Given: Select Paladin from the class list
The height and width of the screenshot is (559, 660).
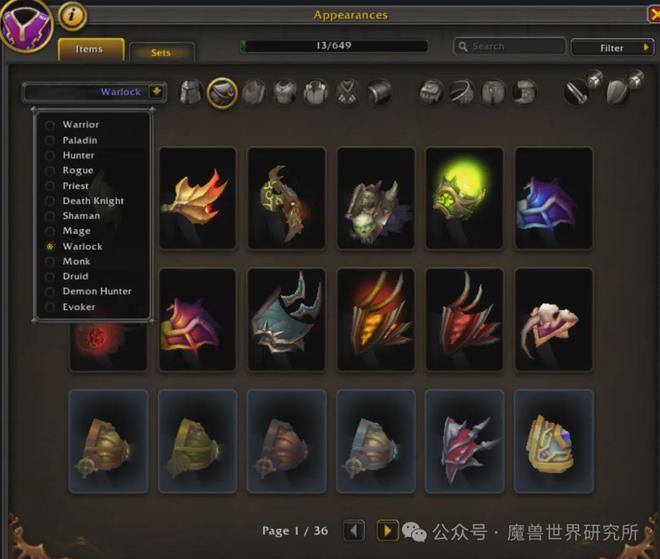Looking at the screenshot, I should coord(80,140).
